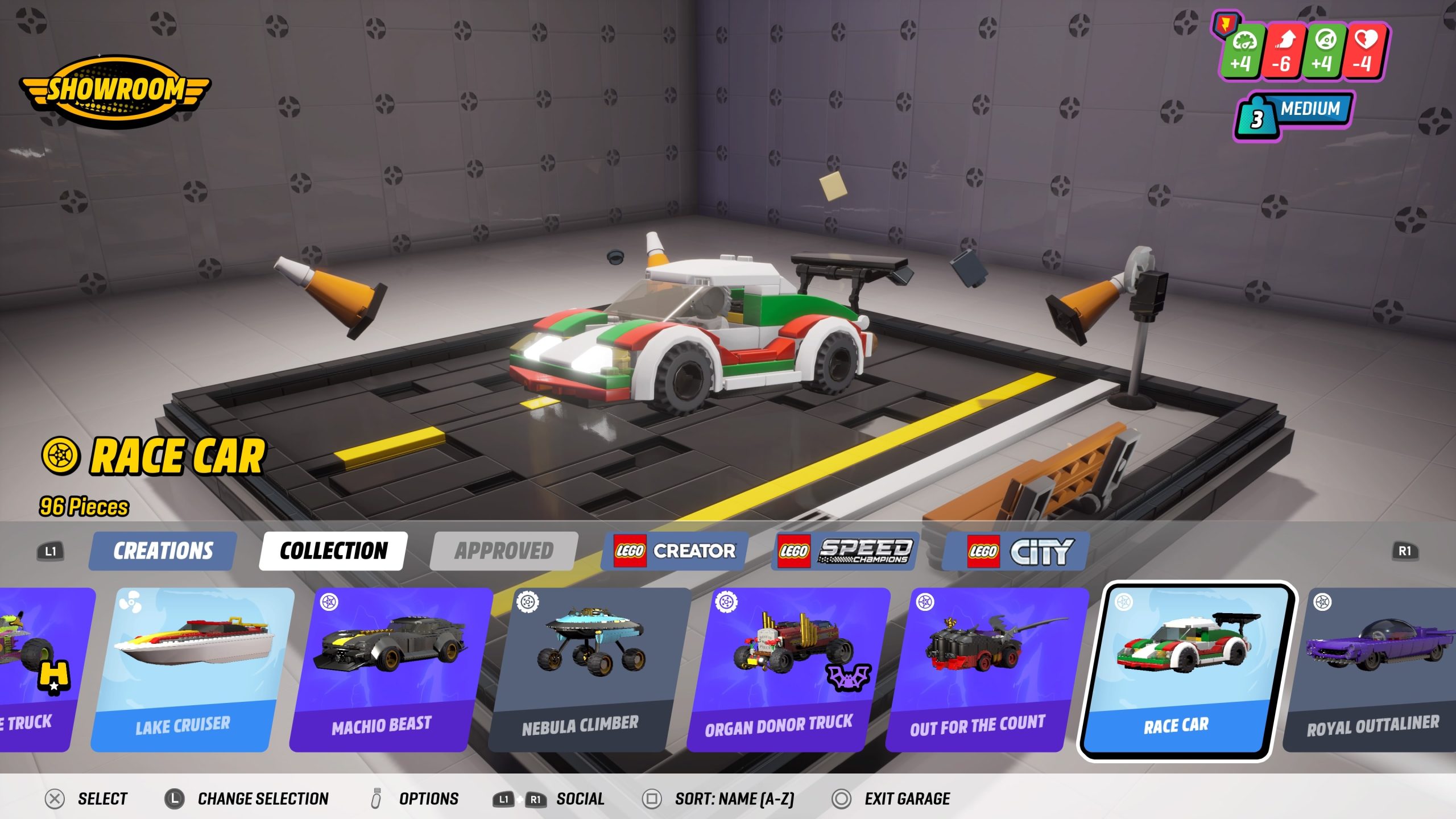This screenshot has height=819, width=1456.
Task: Switch to the LEGO Speed Champions category
Action: (846, 551)
